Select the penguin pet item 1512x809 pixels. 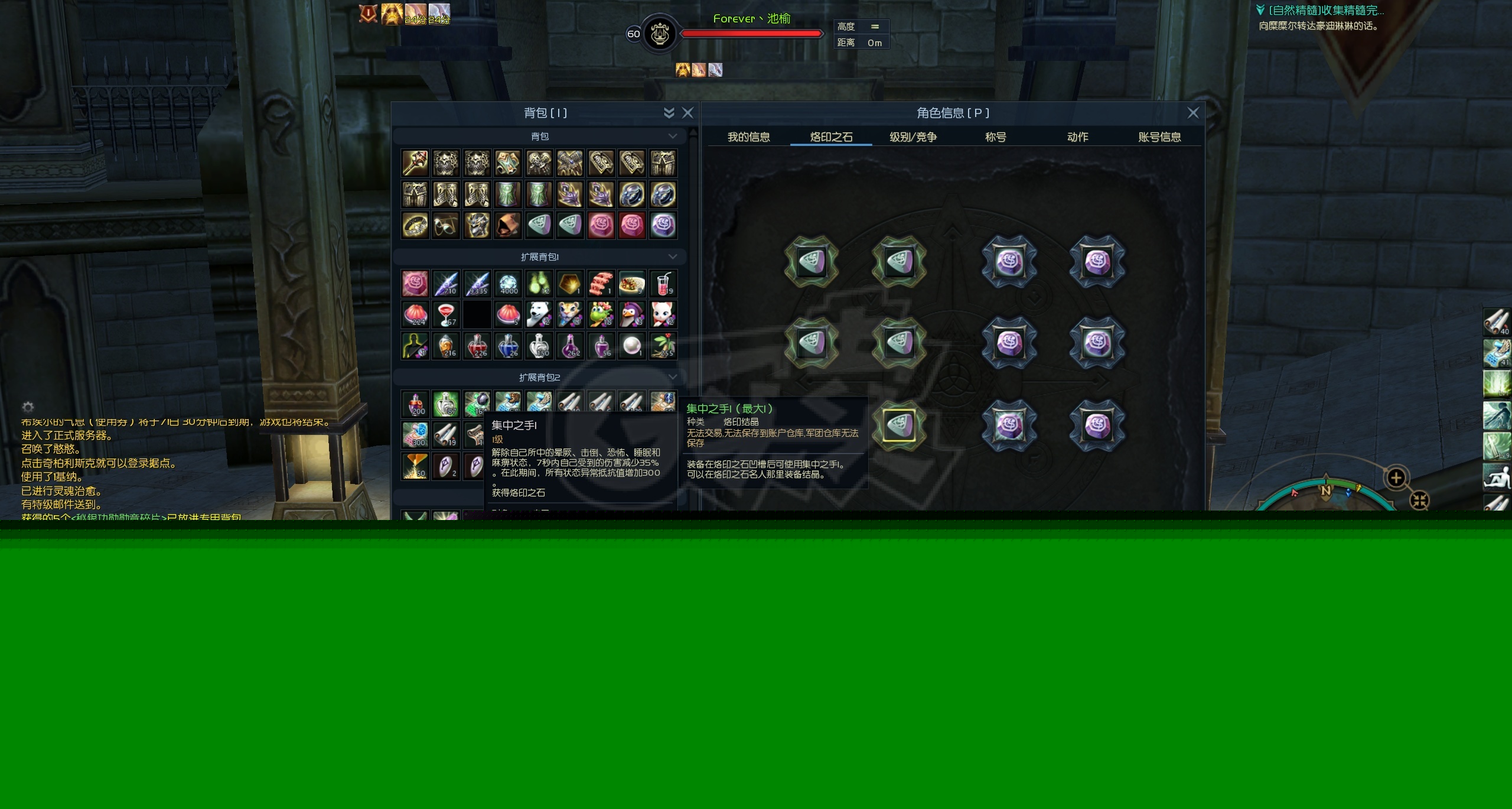pos(631,314)
